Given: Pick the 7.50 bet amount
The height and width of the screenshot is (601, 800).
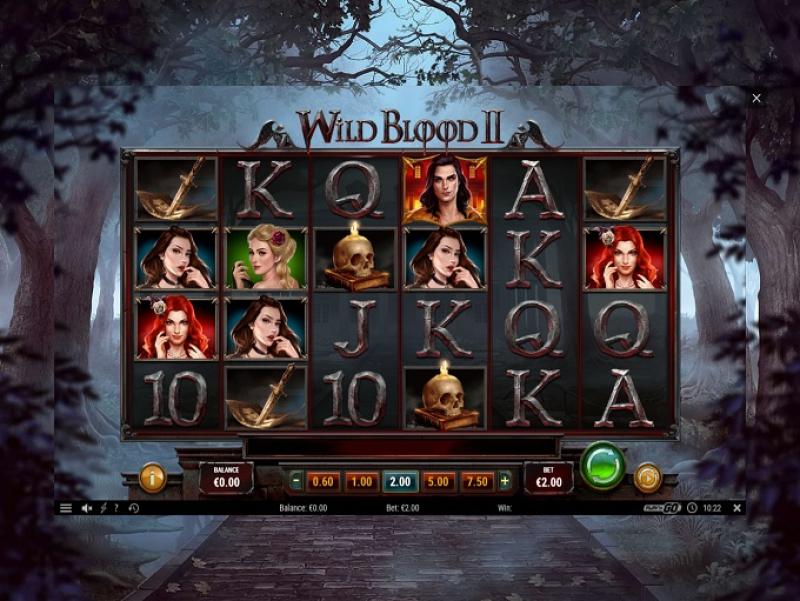Looking at the screenshot, I should (x=478, y=481).
